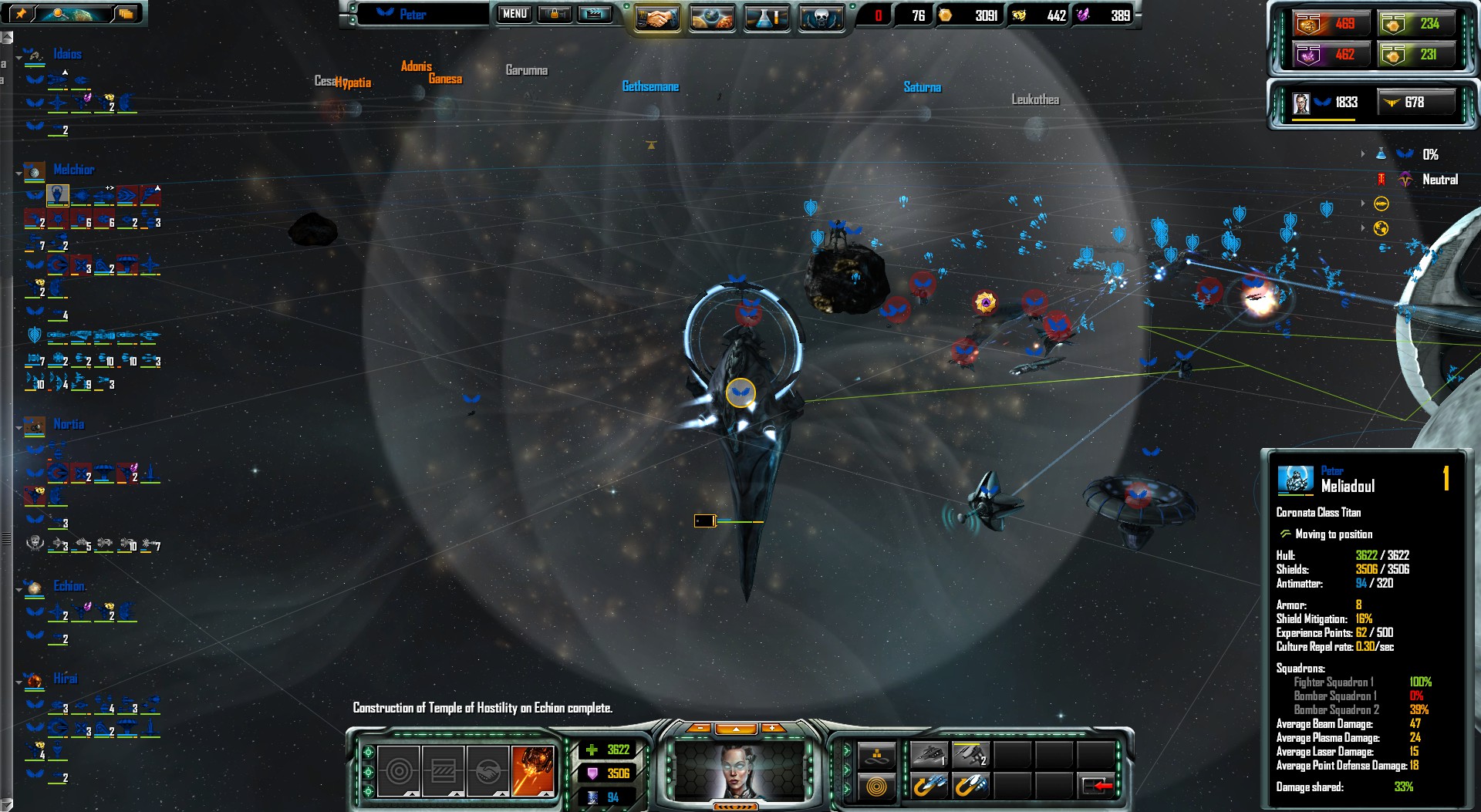Click the minus button above portrait
This screenshot has height=812, width=1481.
click(x=699, y=728)
